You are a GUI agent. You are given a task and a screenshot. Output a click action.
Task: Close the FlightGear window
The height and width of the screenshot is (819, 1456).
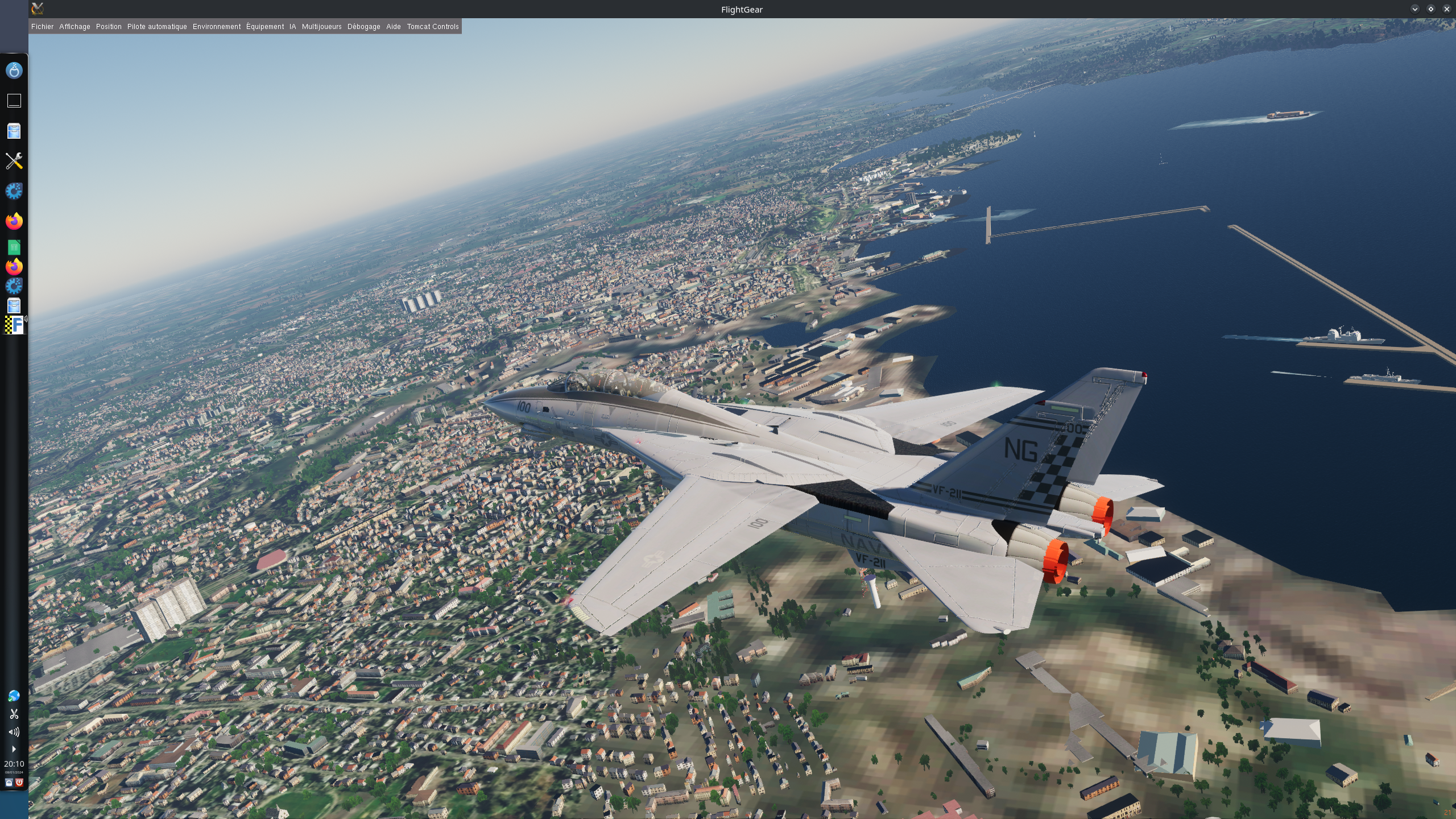tap(1446, 9)
